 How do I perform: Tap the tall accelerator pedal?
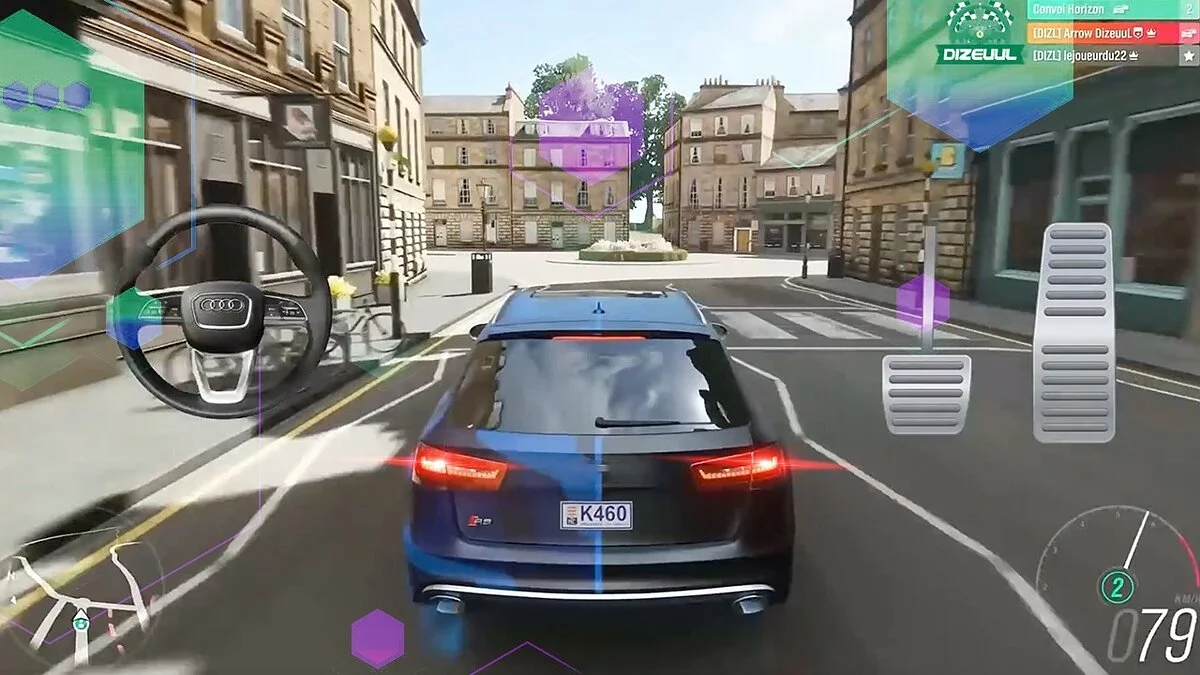click(1074, 331)
